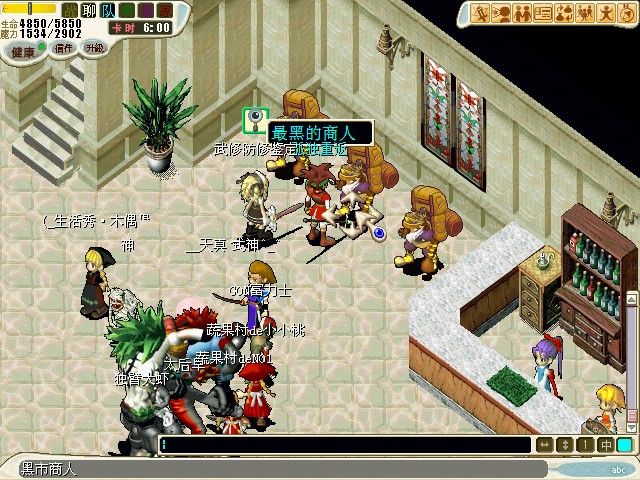The height and width of the screenshot is (480, 640).
Task: Toggle the 家 family mode button
Action: pos(164,10)
